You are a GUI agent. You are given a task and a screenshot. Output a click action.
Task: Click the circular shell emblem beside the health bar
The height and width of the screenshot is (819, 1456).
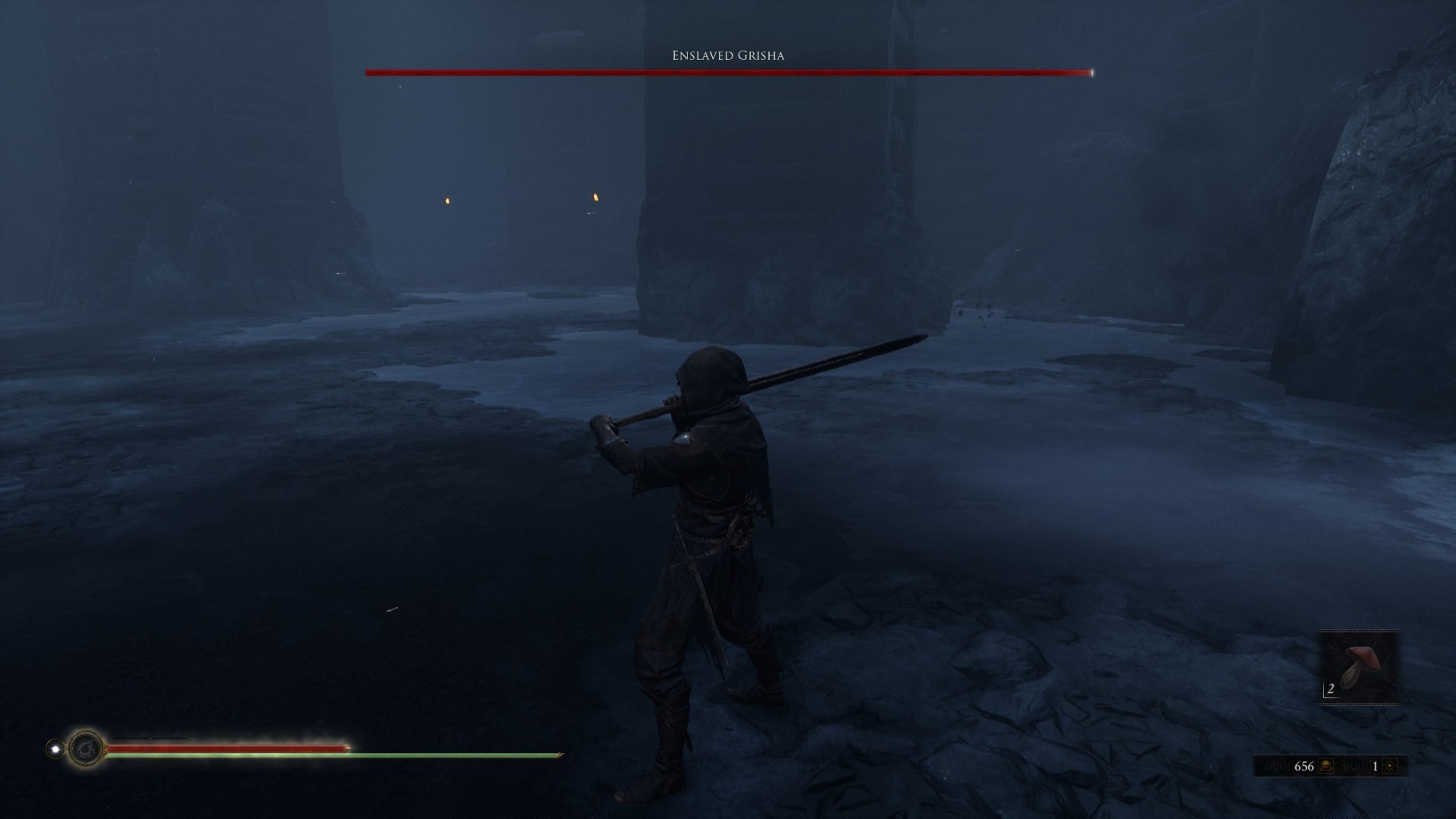coord(86,749)
